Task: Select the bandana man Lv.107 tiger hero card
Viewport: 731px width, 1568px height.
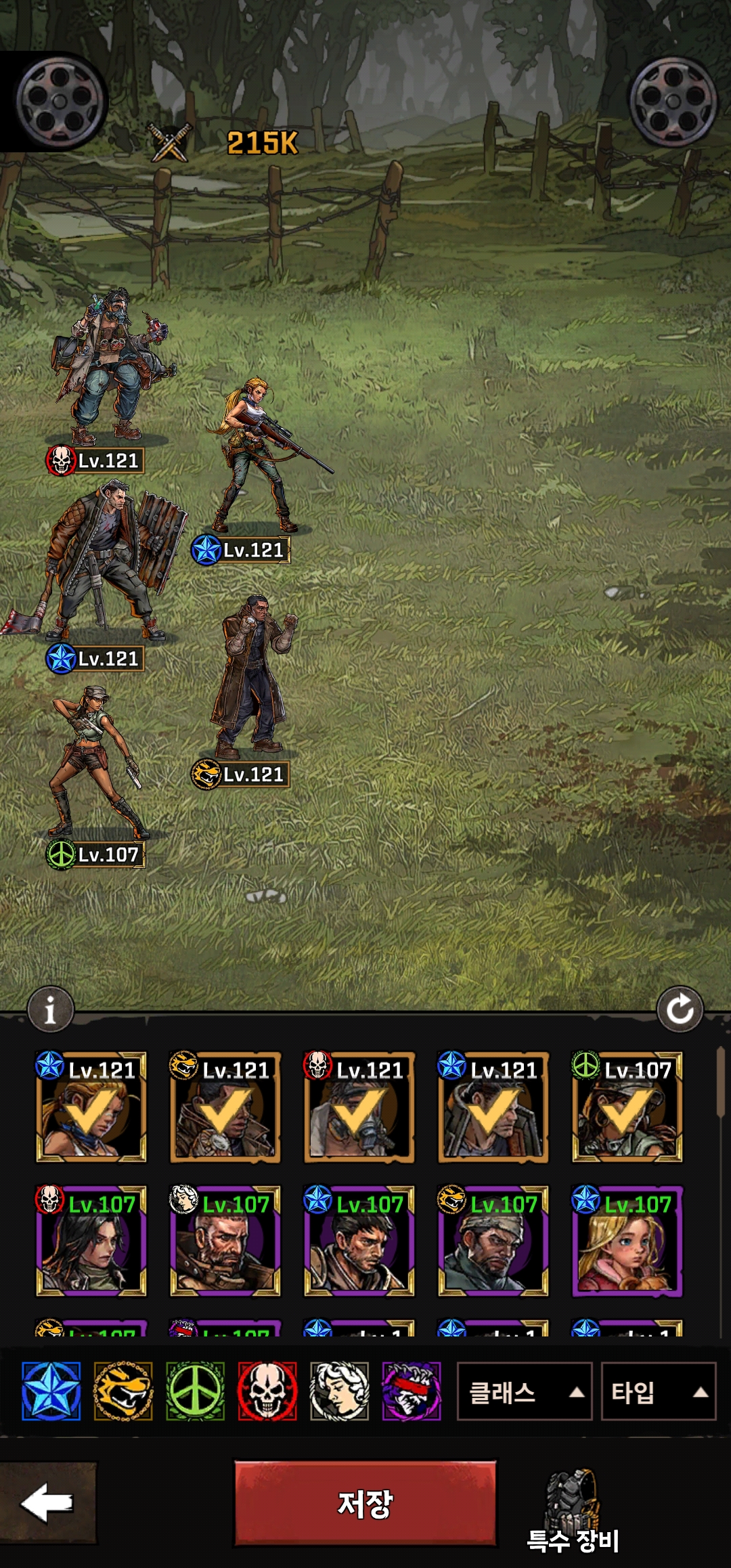Action: [493, 1240]
